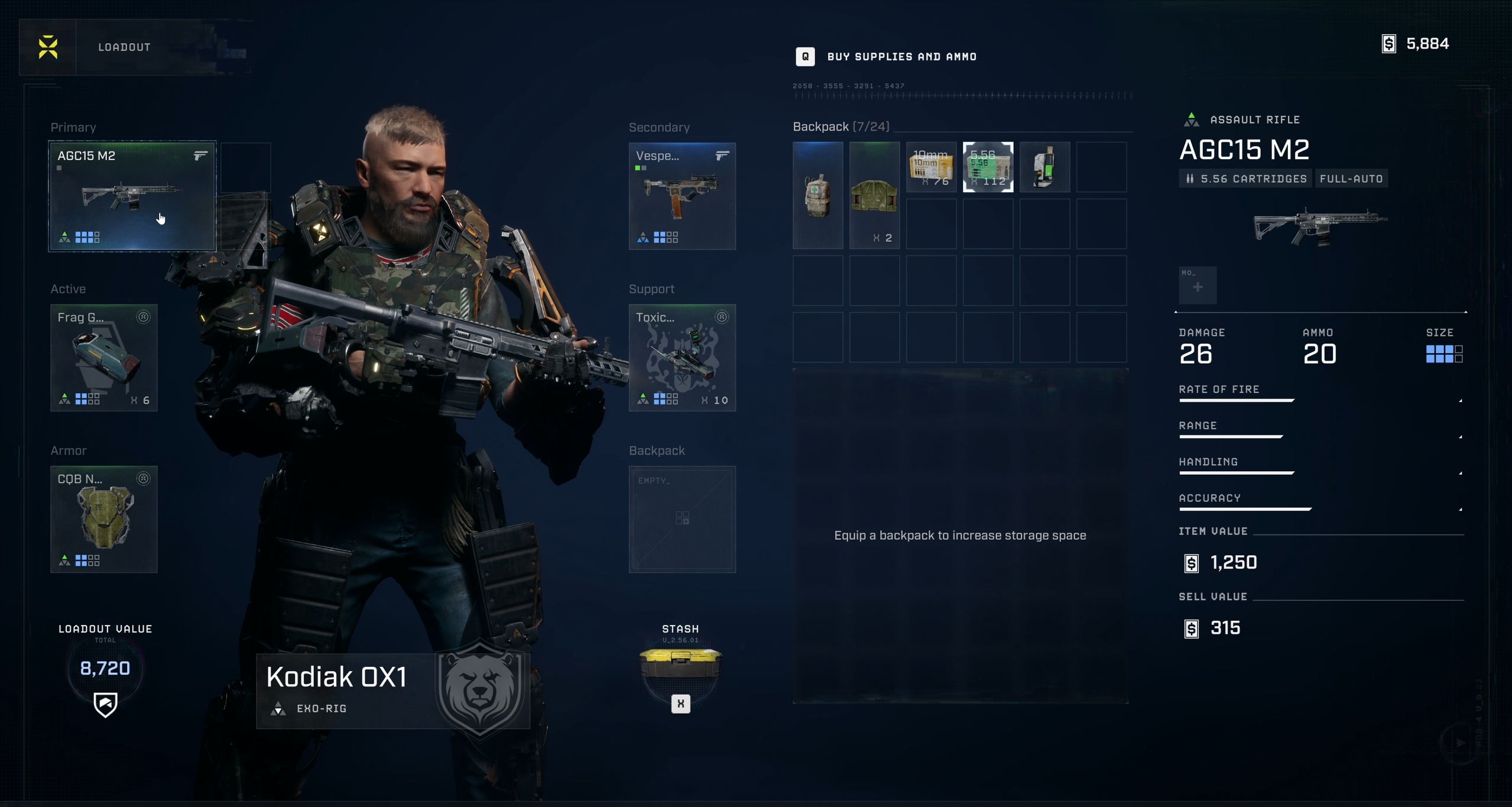Viewport: 1512px width, 807px height.
Task: Choose the CQB armor slot
Action: pyautogui.click(x=103, y=519)
